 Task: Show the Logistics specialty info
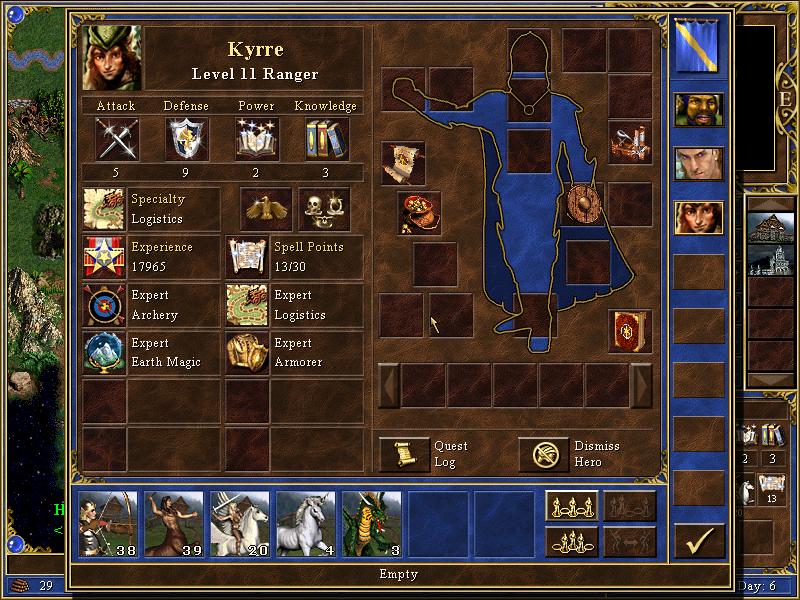point(104,209)
